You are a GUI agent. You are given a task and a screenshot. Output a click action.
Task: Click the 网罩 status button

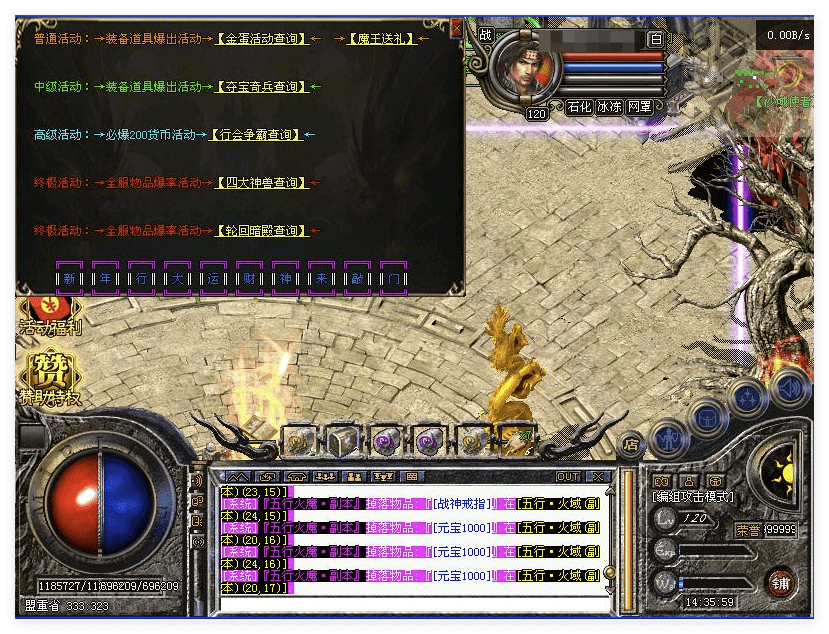point(640,107)
